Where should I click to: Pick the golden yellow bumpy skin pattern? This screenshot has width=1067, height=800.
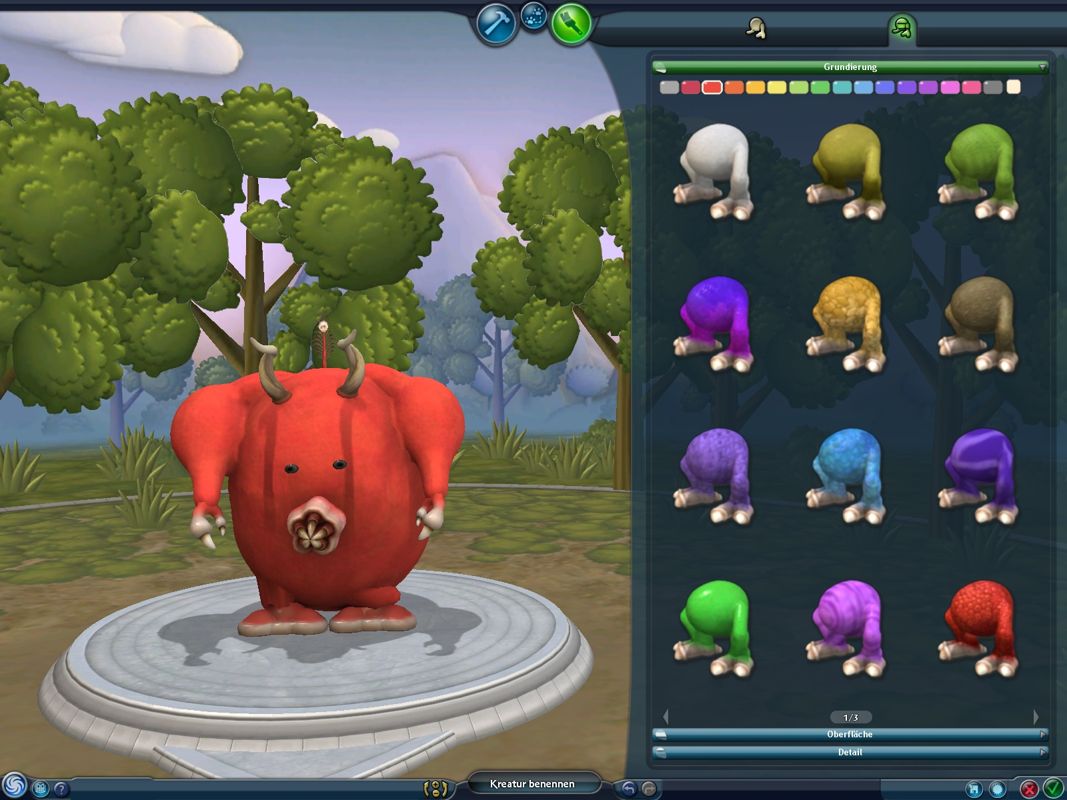[848, 323]
